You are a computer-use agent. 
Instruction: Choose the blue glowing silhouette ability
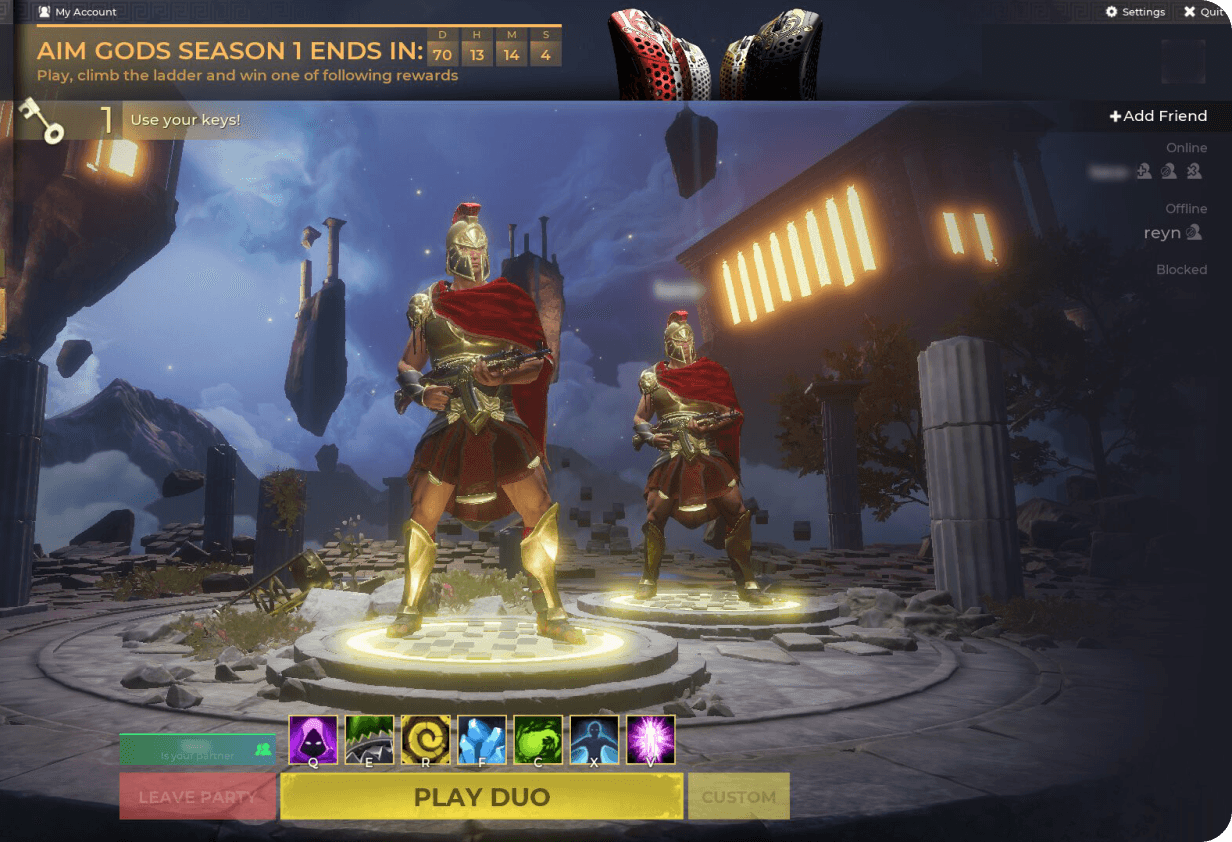pos(594,740)
